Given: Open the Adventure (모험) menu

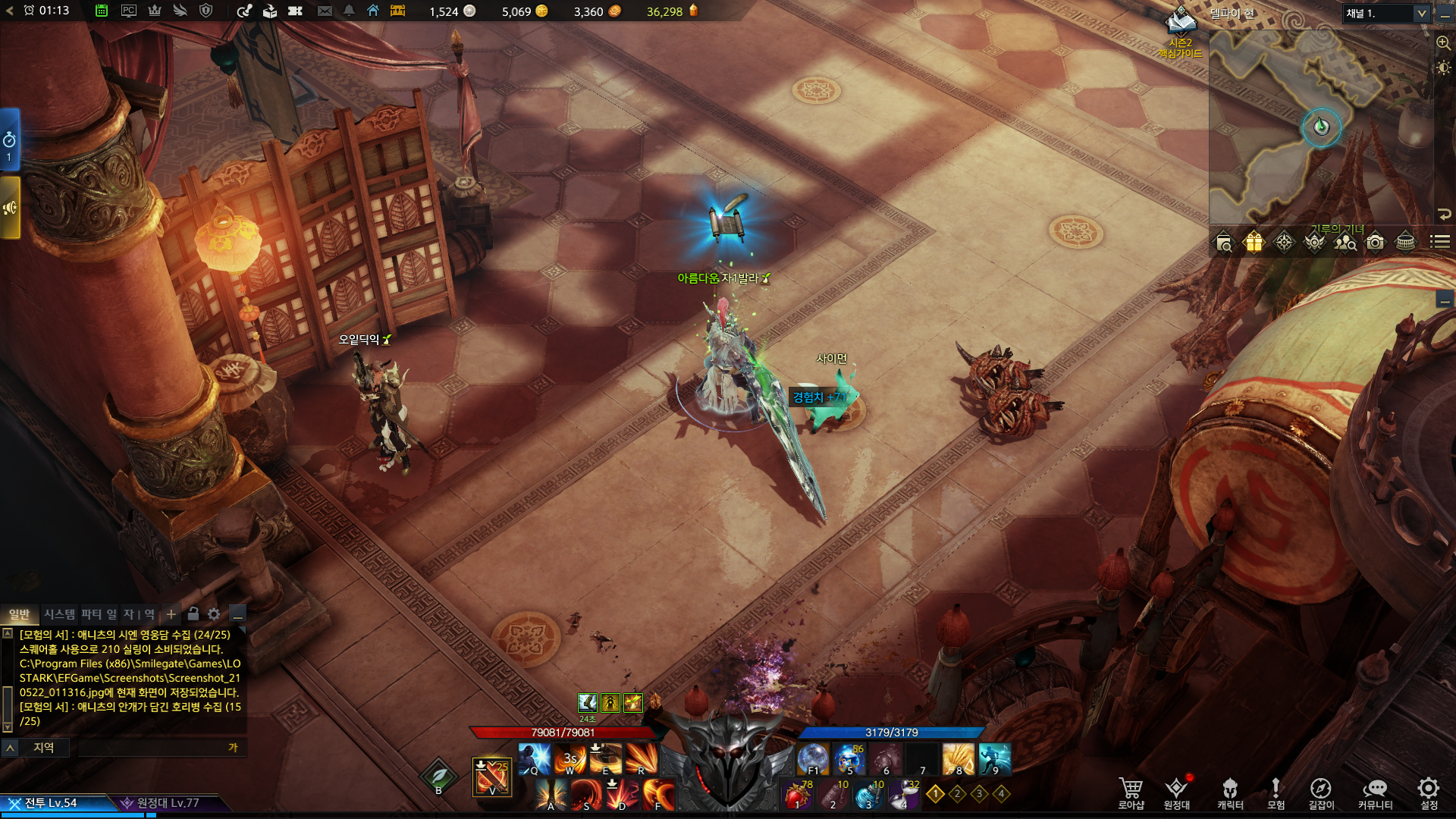Looking at the screenshot, I should click(1276, 792).
